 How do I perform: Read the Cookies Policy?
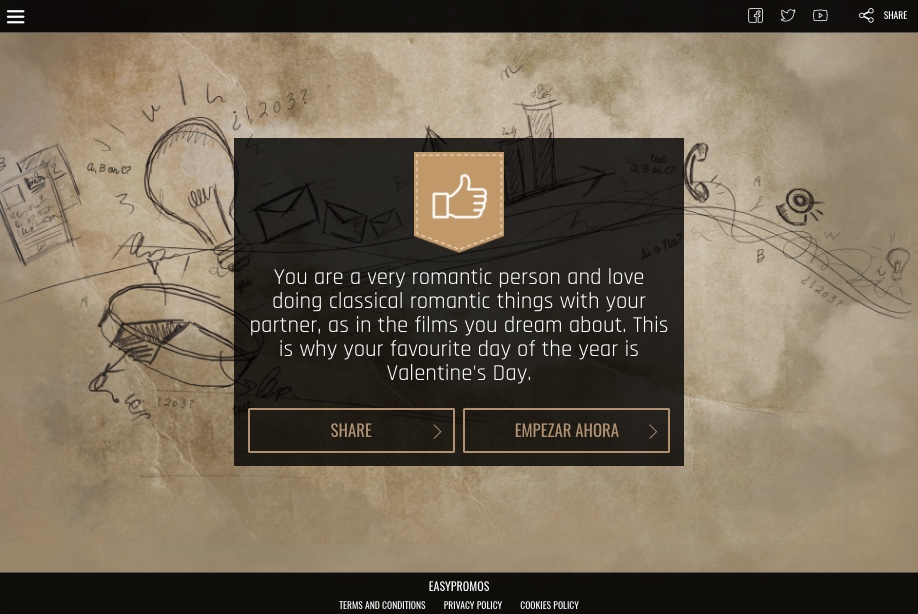point(549,605)
